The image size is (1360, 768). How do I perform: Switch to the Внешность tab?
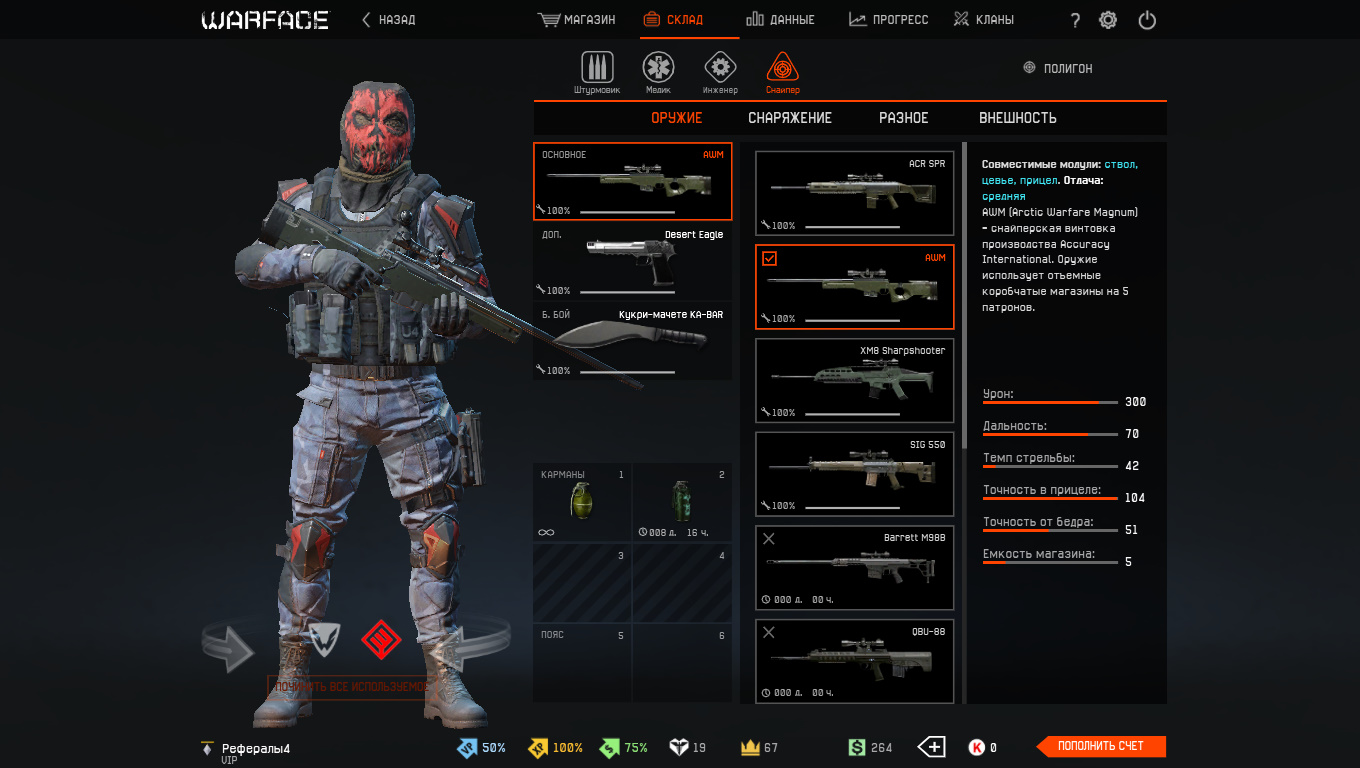(1018, 118)
